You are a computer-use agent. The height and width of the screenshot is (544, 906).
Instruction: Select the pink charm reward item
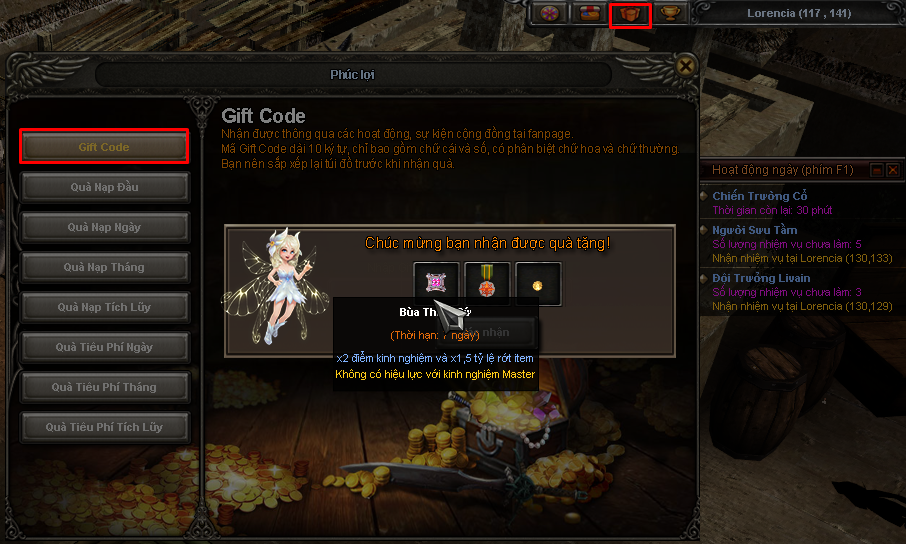[436, 284]
